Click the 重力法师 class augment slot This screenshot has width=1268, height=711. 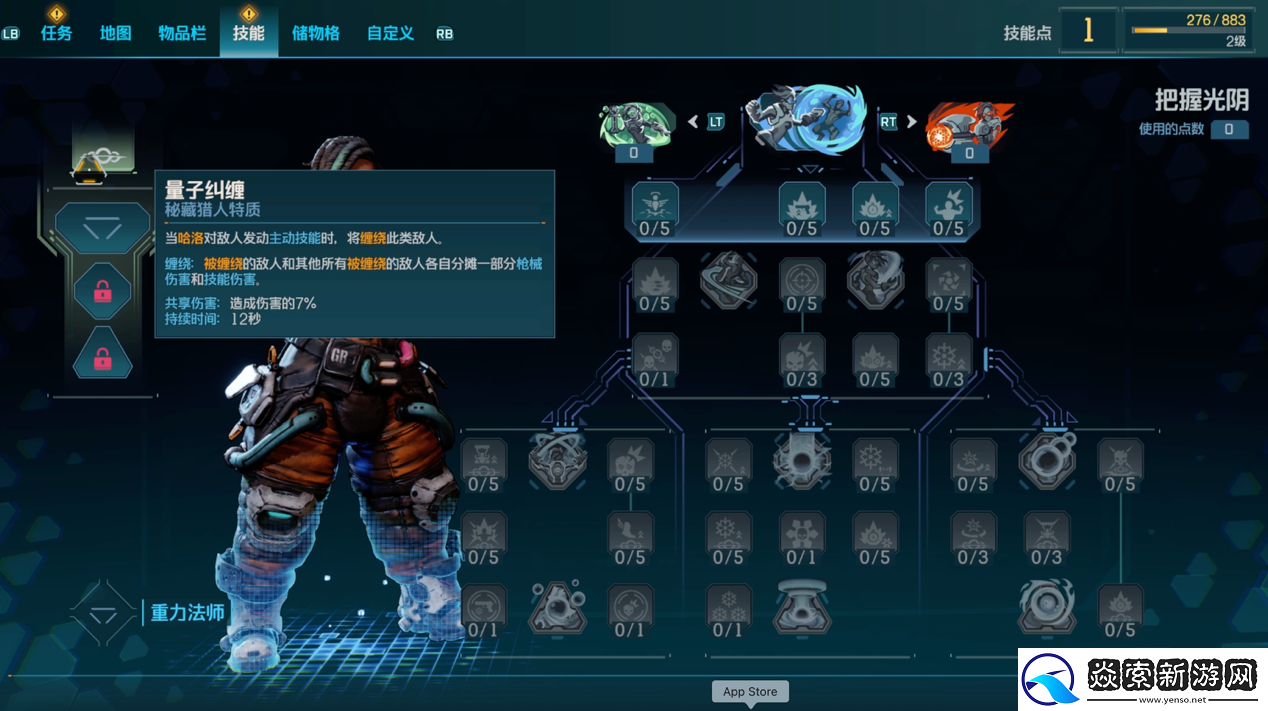click(x=103, y=613)
